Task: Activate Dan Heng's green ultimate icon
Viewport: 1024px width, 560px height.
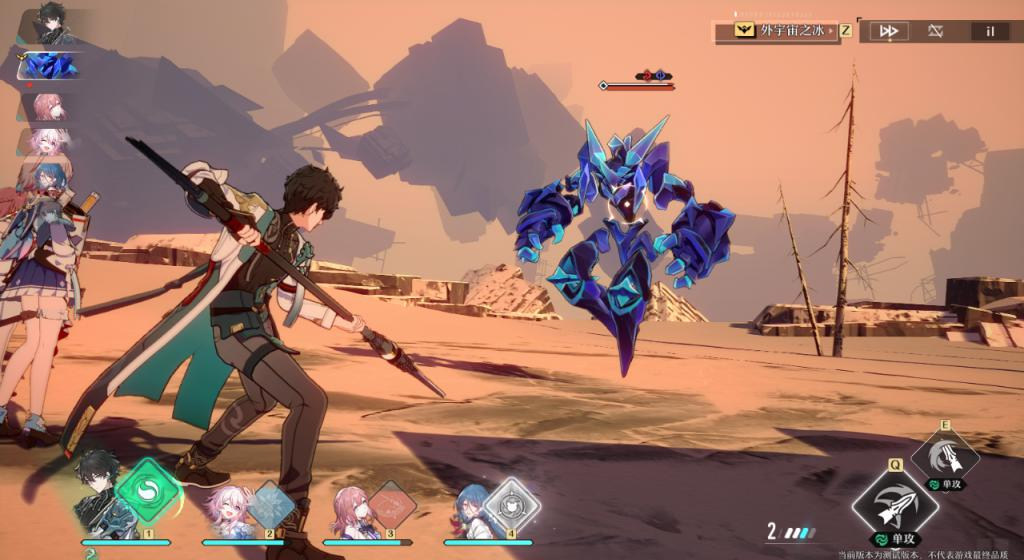Action: 147,492
